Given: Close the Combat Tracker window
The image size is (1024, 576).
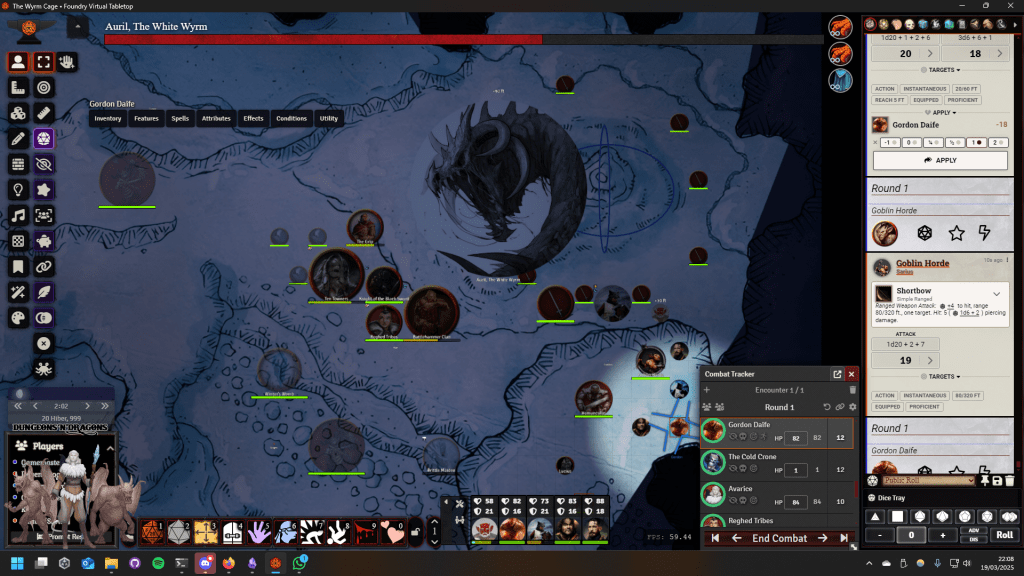Looking at the screenshot, I should 852,374.
